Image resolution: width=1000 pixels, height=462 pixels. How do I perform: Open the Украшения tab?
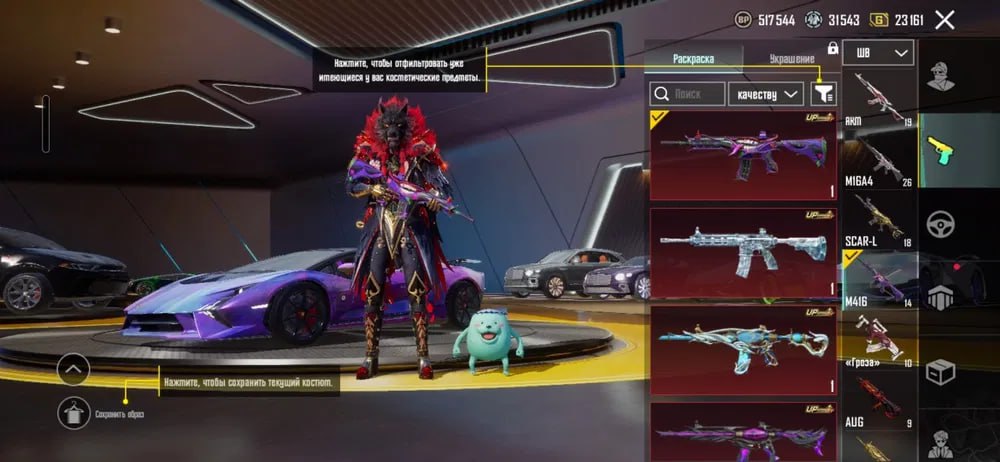[x=792, y=59]
